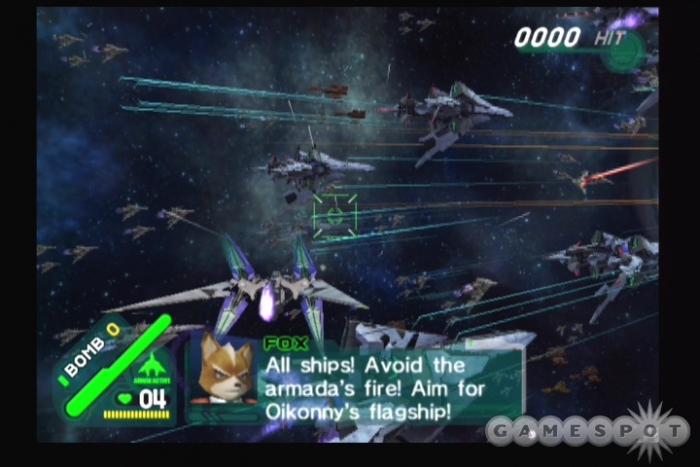
Task: Click the green circular emblem beside HIT
Action: [624, 49]
